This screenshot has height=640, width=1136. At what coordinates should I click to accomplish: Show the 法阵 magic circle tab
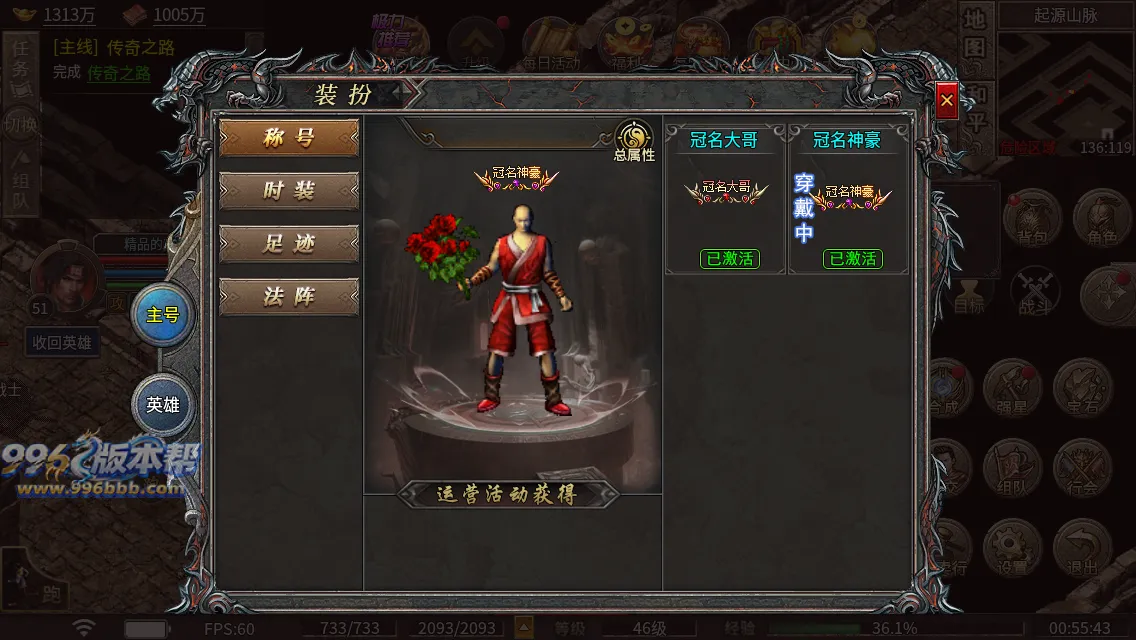click(x=289, y=297)
